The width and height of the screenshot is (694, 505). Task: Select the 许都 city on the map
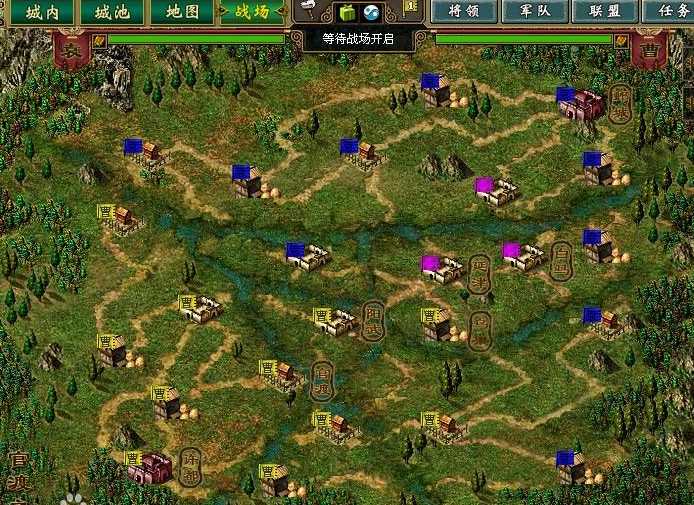click(x=152, y=468)
